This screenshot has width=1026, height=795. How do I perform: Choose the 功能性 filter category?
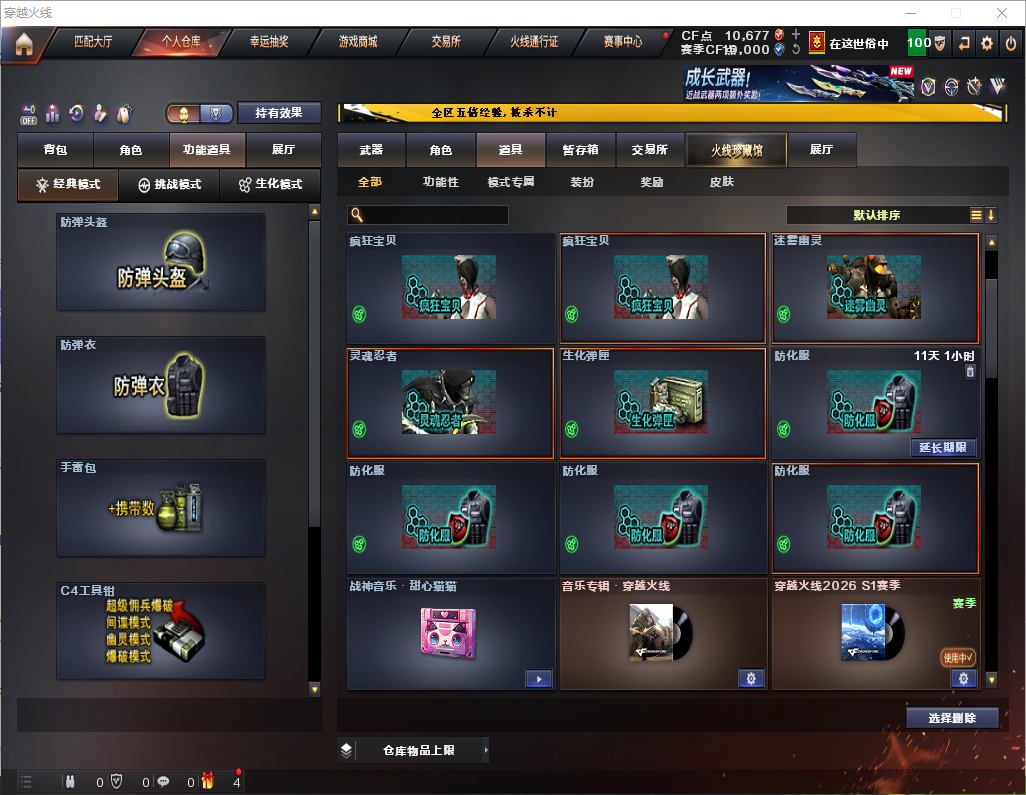coord(440,182)
